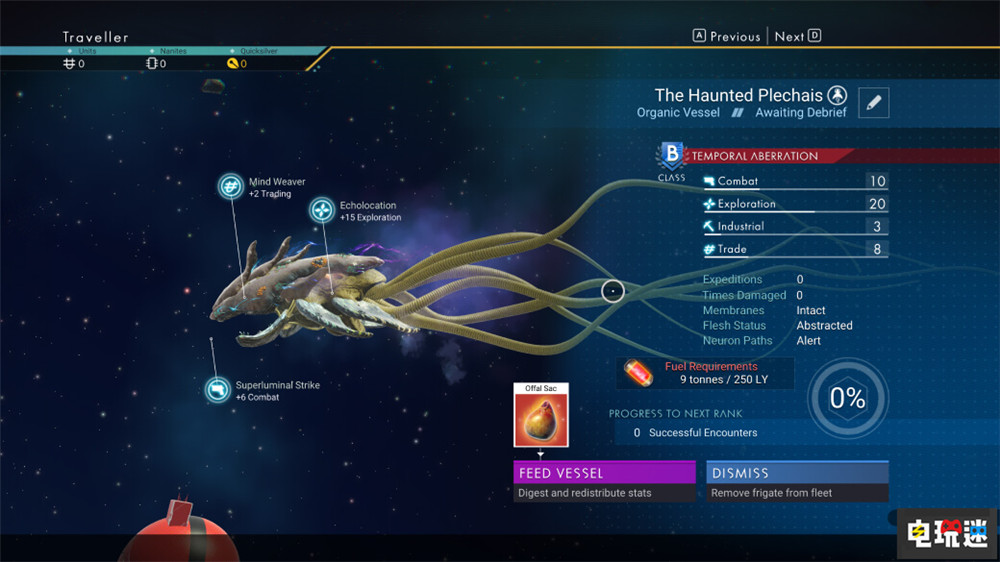Click the B class badge
The height and width of the screenshot is (562, 1000).
[x=672, y=155]
